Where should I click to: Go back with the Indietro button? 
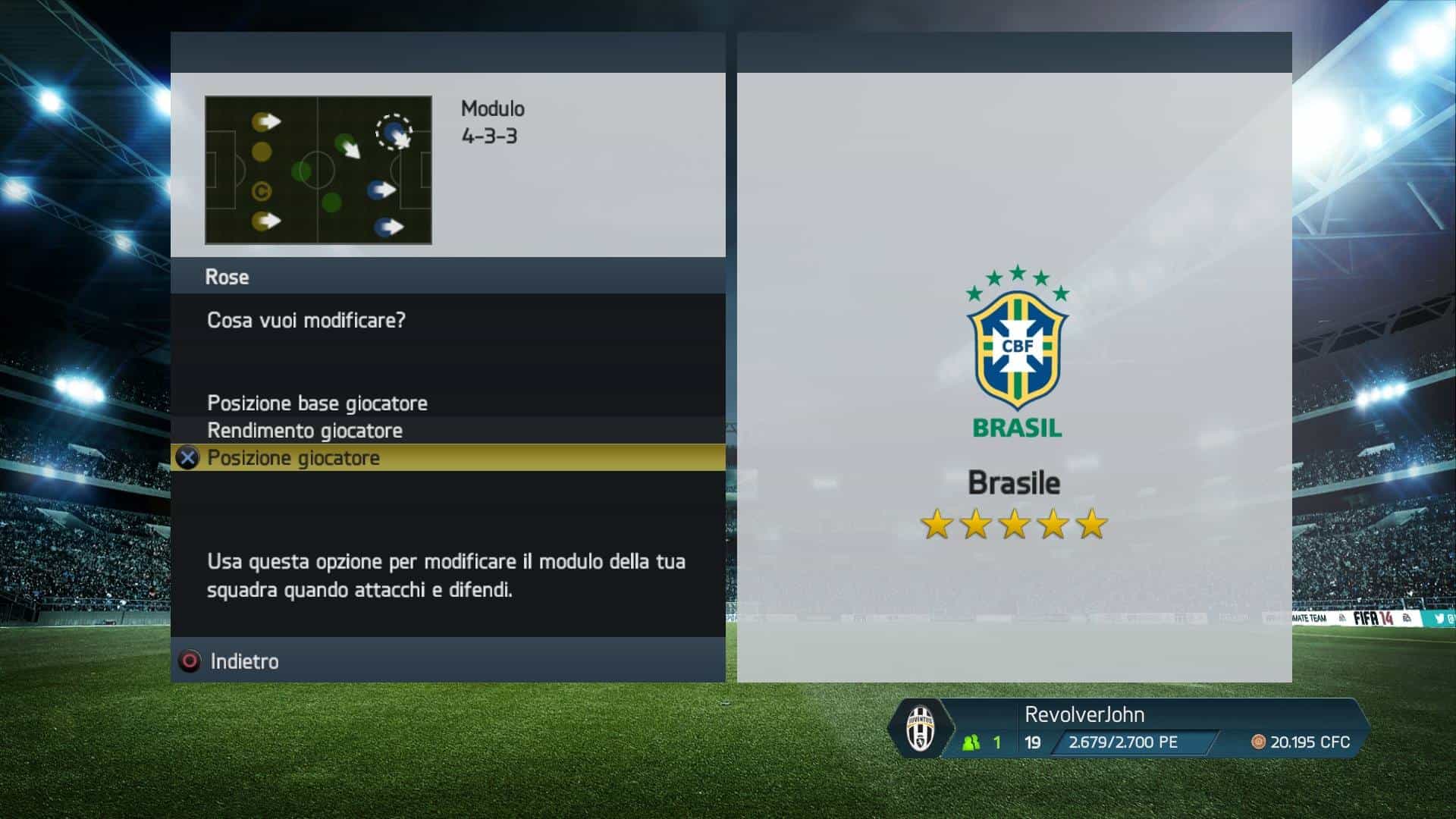click(244, 661)
